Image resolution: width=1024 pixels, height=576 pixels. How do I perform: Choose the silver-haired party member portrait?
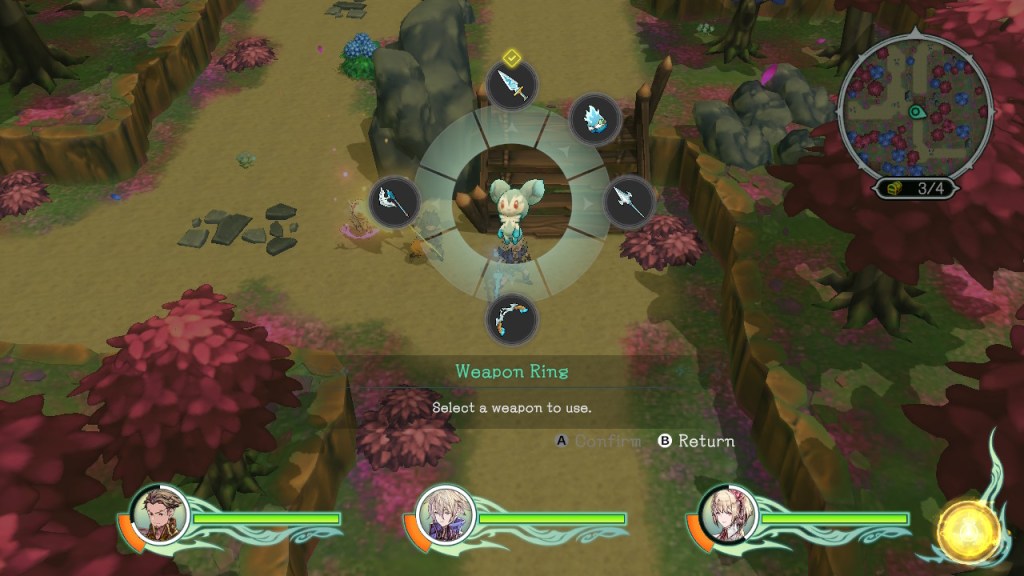coord(444,513)
